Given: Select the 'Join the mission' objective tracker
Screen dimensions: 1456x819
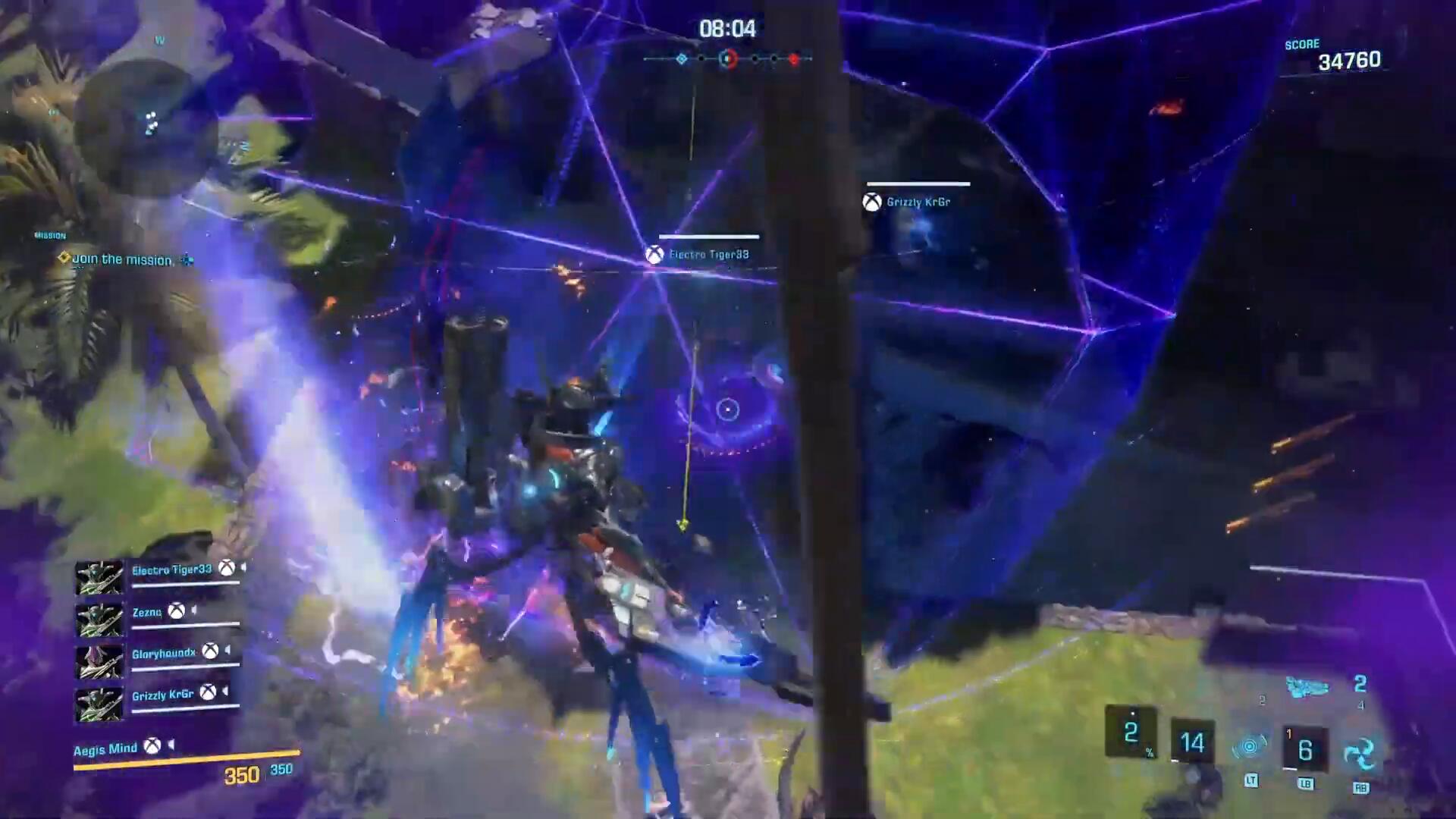Looking at the screenshot, I should pos(121,259).
